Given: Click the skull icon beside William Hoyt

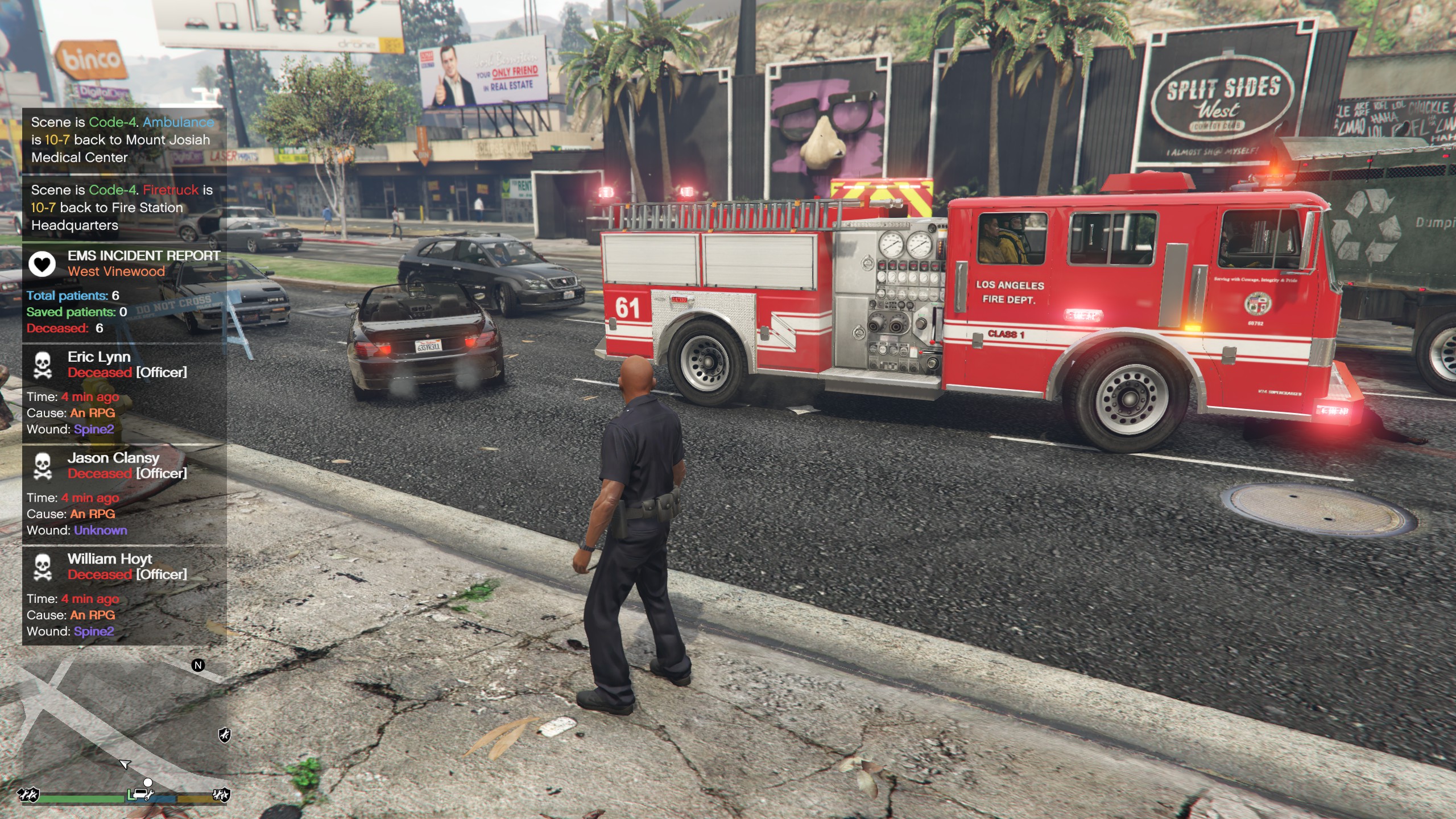Looking at the screenshot, I should pos(43,567).
